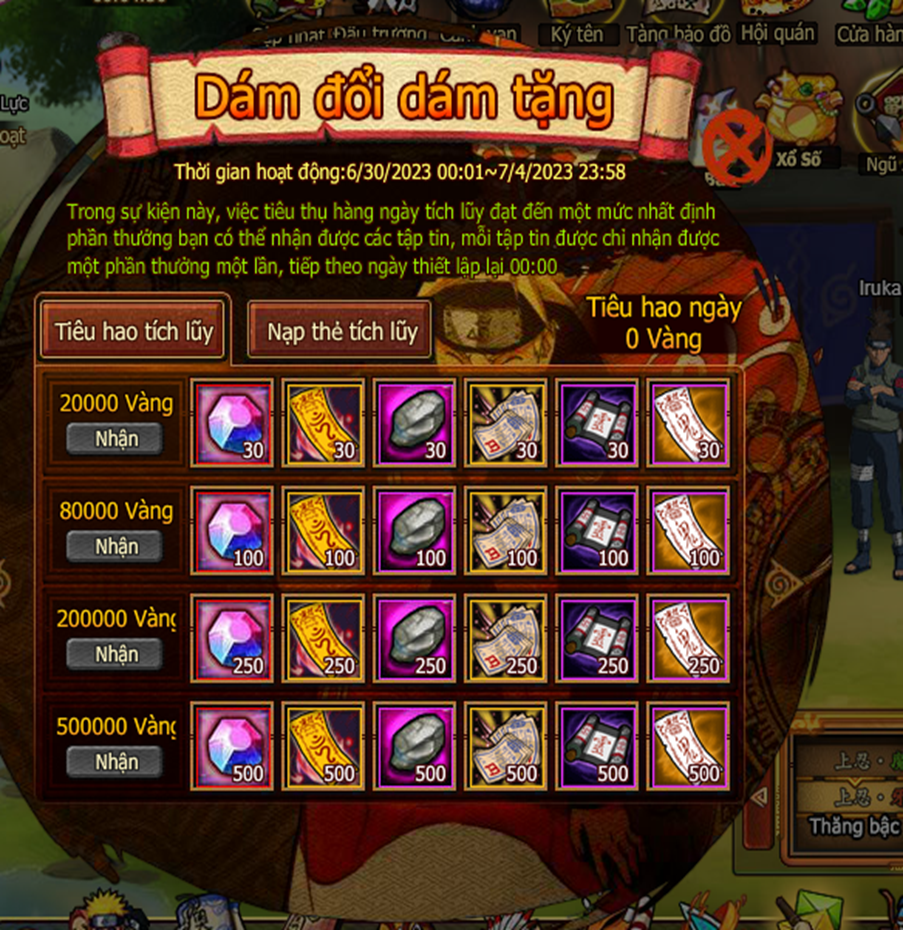Open the Nạp thẻ tích lũy tab
The image size is (903, 930).
click(341, 332)
